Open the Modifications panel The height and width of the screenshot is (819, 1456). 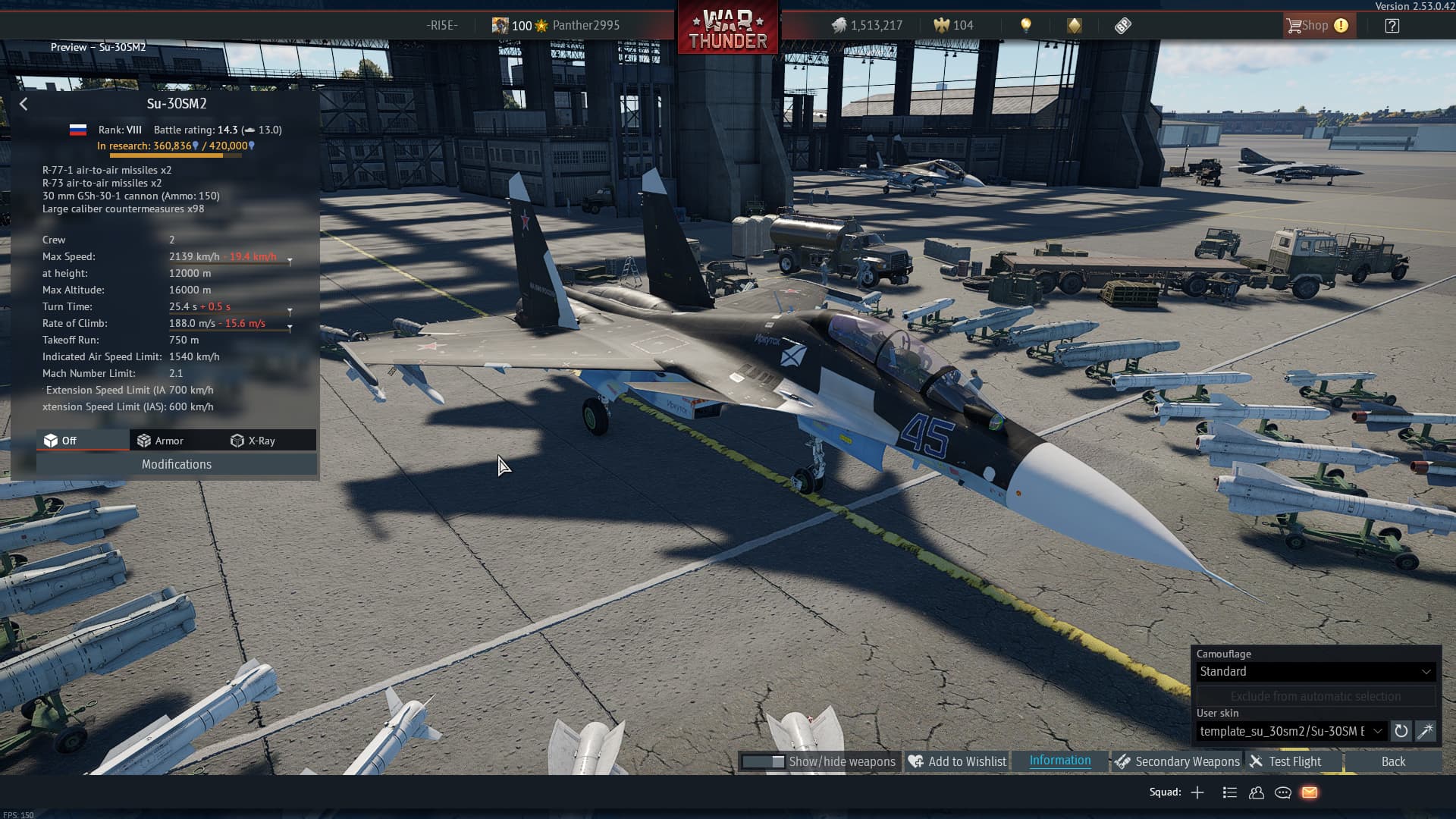[176, 464]
